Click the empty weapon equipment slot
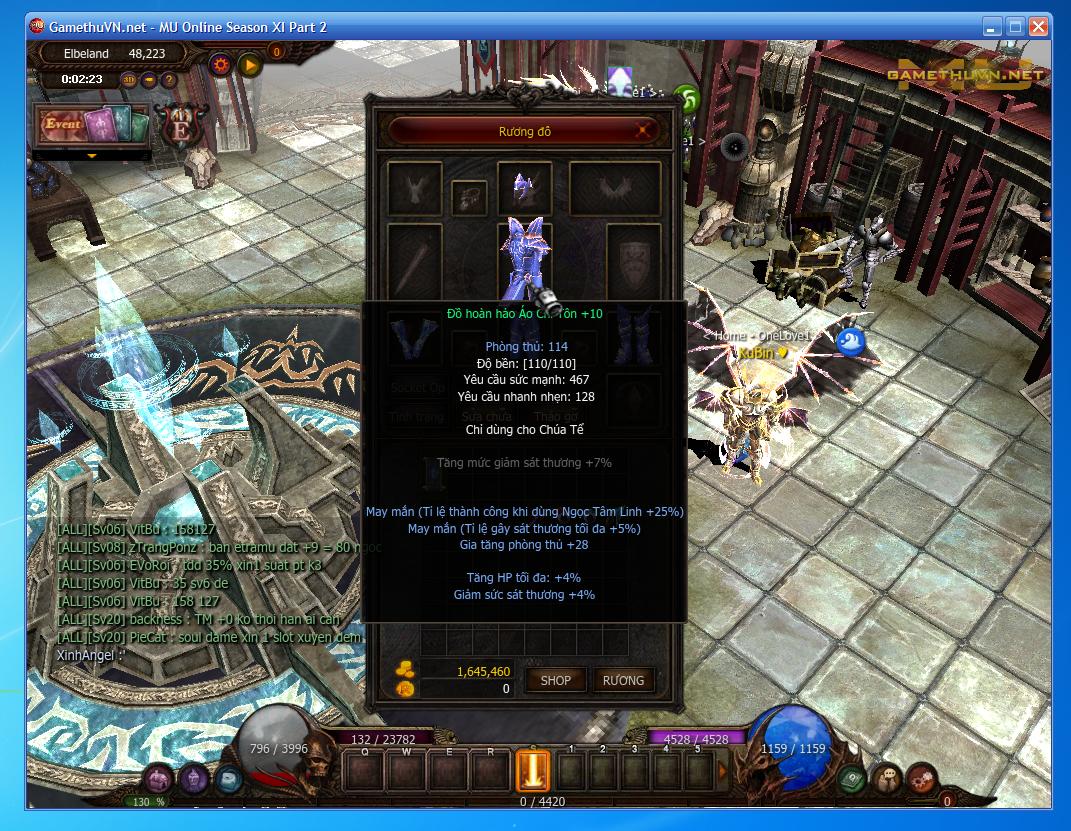Image resolution: width=1071 pixels, height=831 pixels. tap(414, 258)
